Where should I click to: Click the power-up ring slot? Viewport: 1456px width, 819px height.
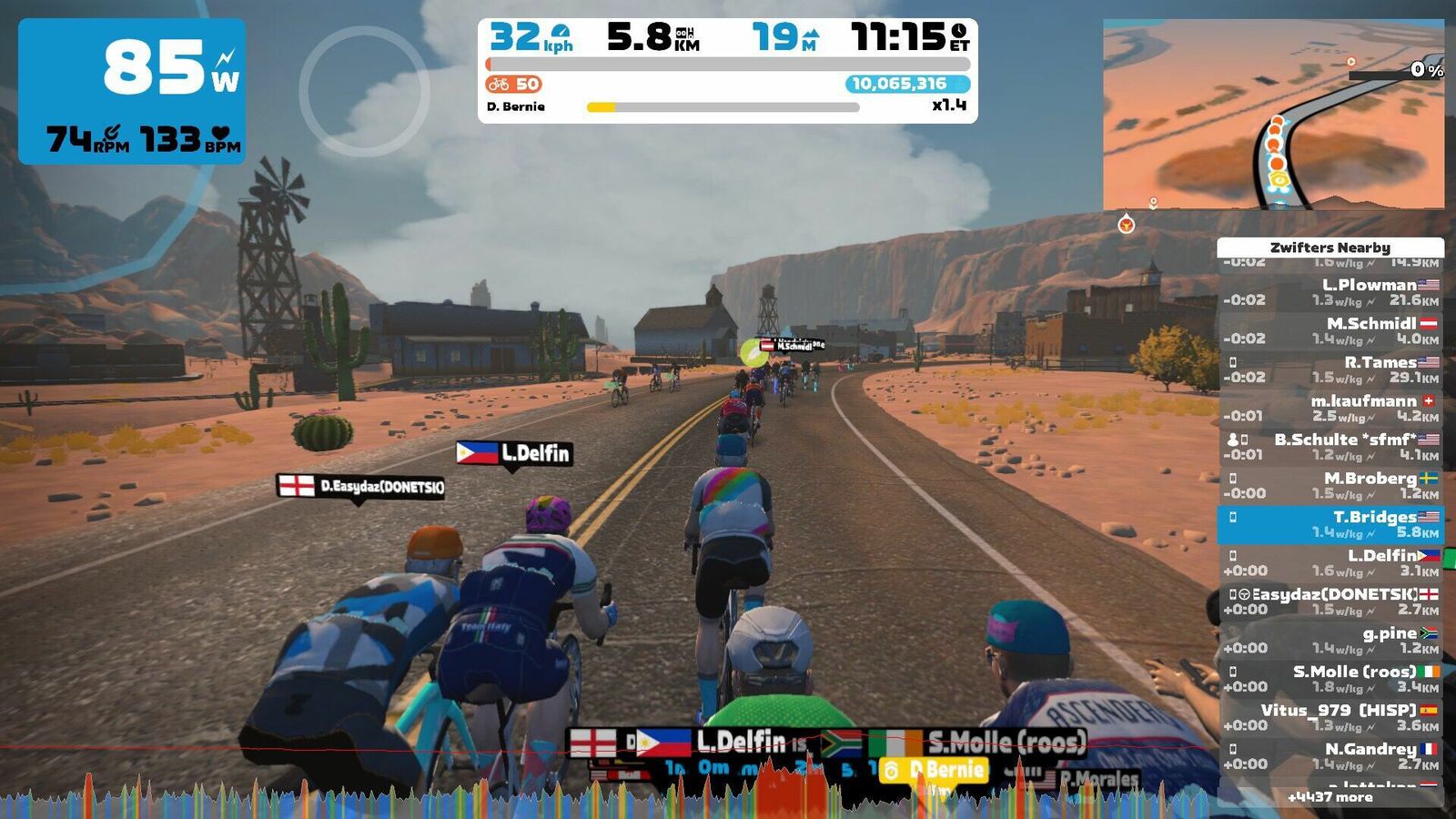point(364,91)
